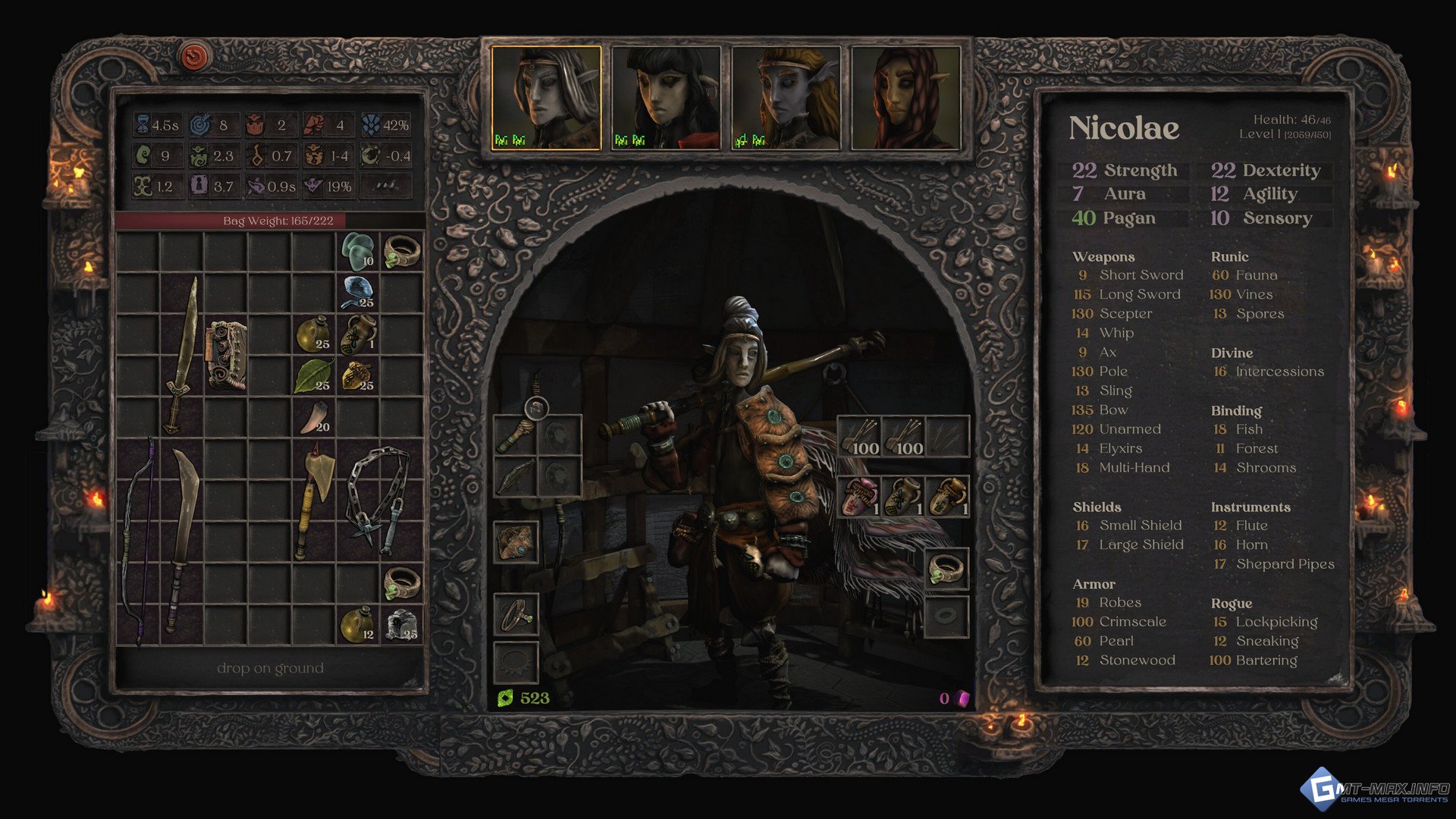Select the acorn stack in the inventory

[358, 375]
